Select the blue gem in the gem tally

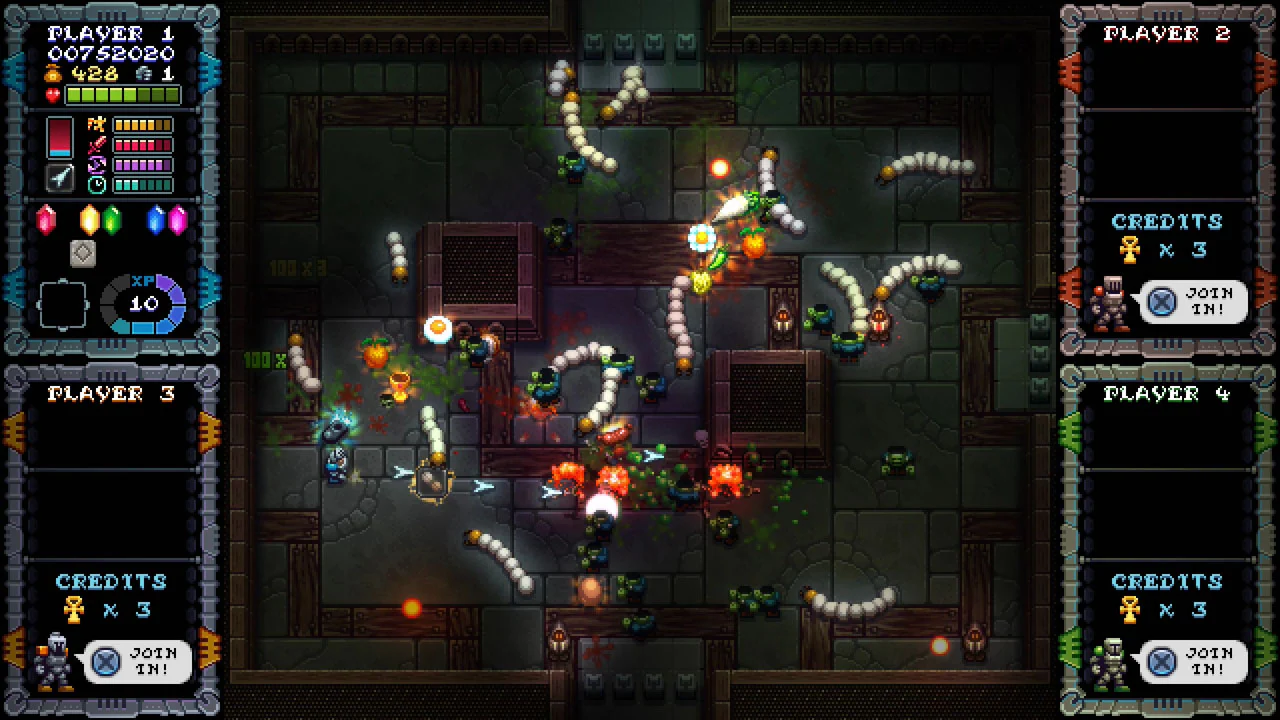[155, 220]
